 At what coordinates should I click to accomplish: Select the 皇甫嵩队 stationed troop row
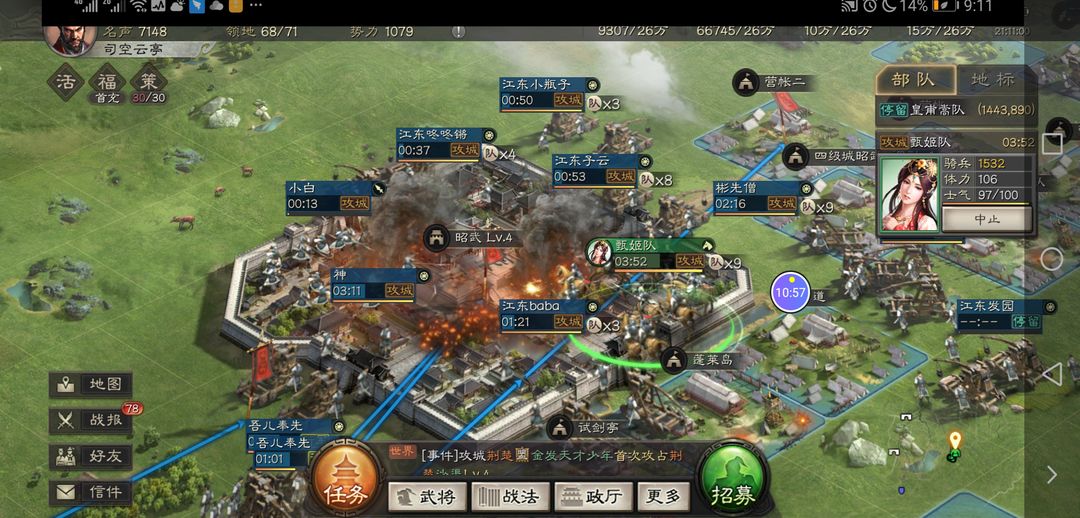[955, 110]
